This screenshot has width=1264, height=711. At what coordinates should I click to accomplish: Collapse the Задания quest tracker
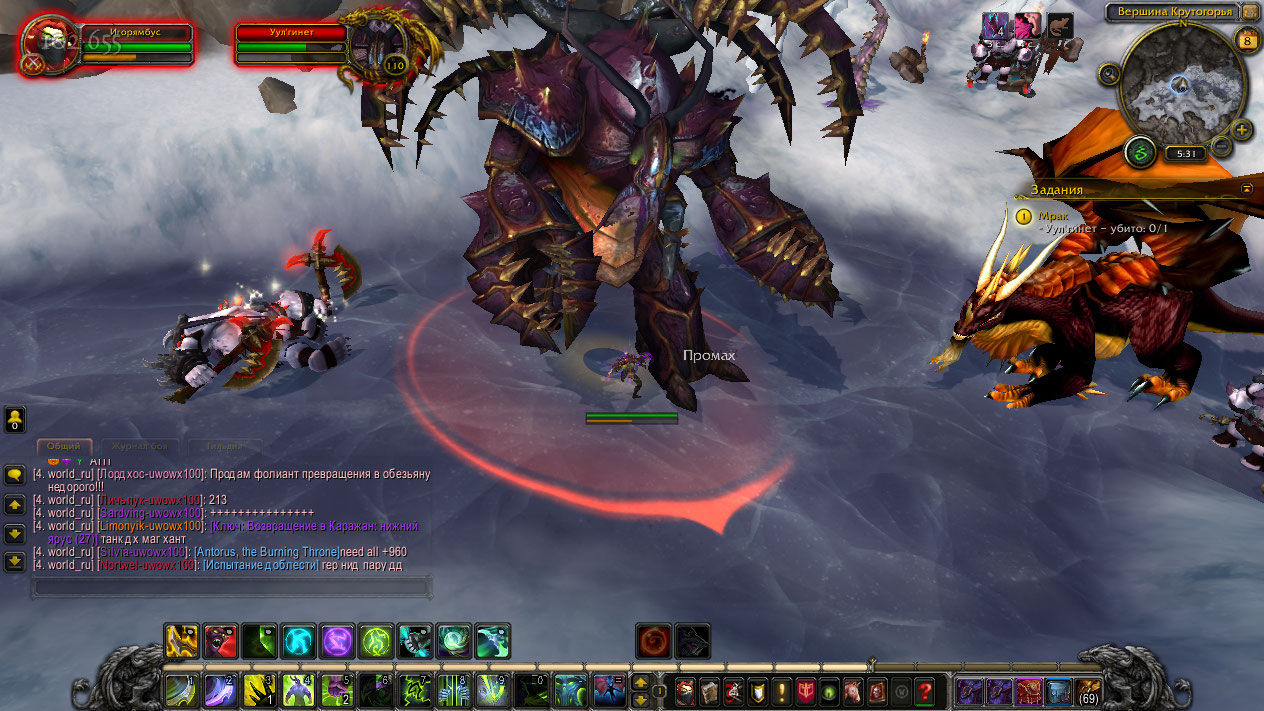1247,188
